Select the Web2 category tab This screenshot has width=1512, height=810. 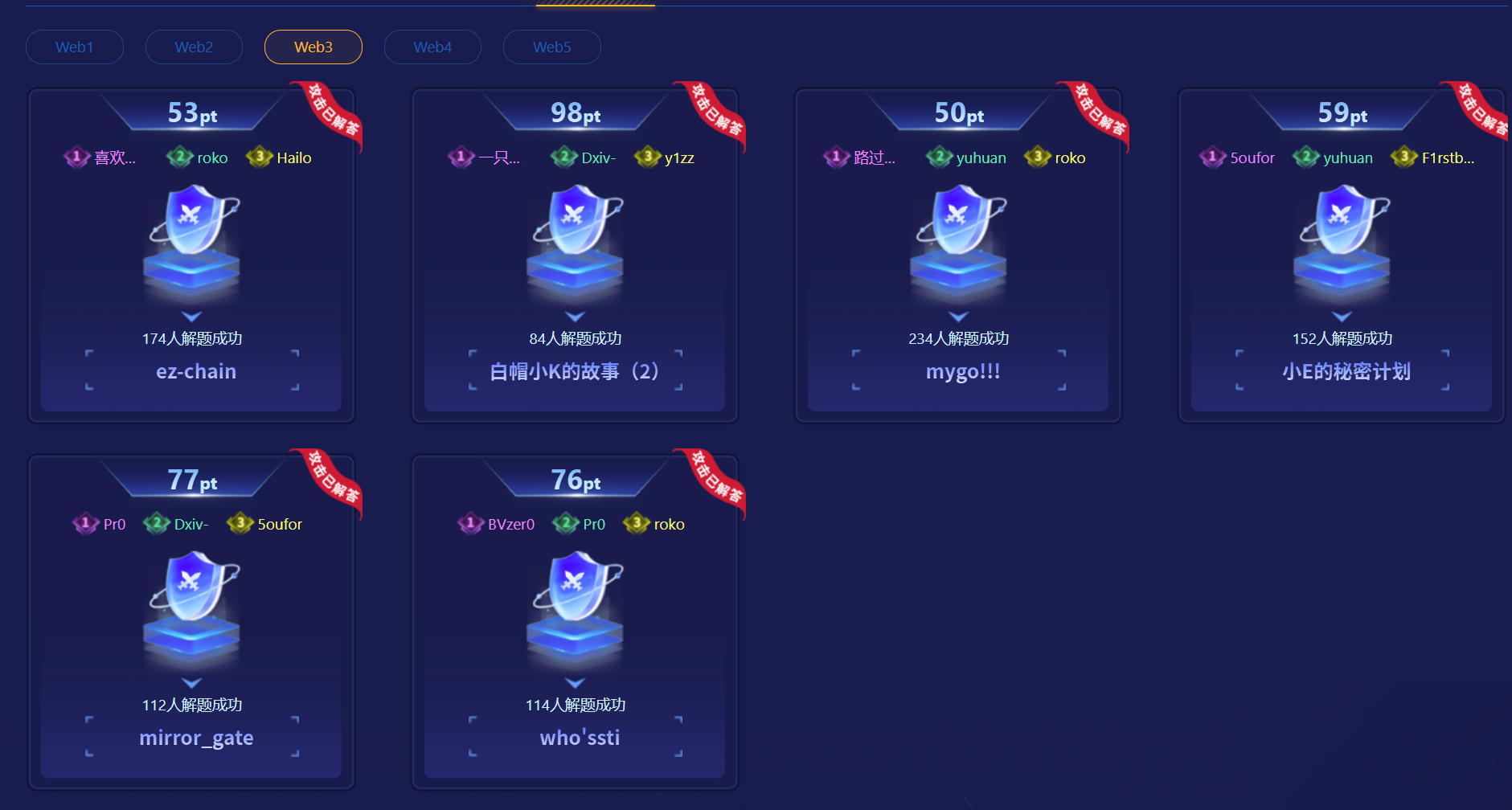coord(194,47)
